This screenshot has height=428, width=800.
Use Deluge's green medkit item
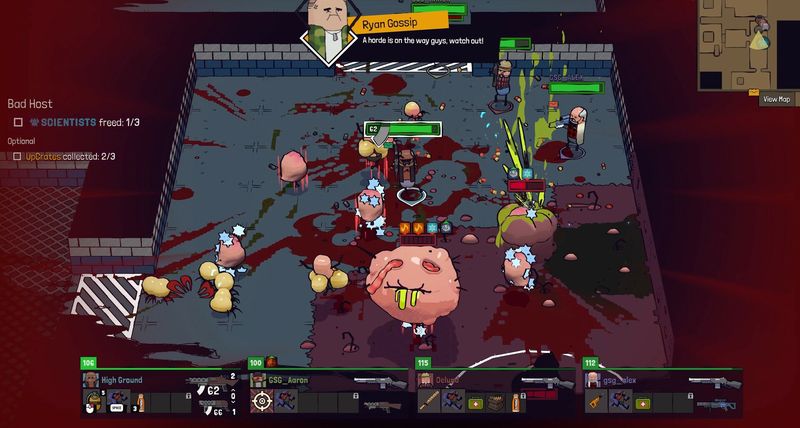pos(474,402)
